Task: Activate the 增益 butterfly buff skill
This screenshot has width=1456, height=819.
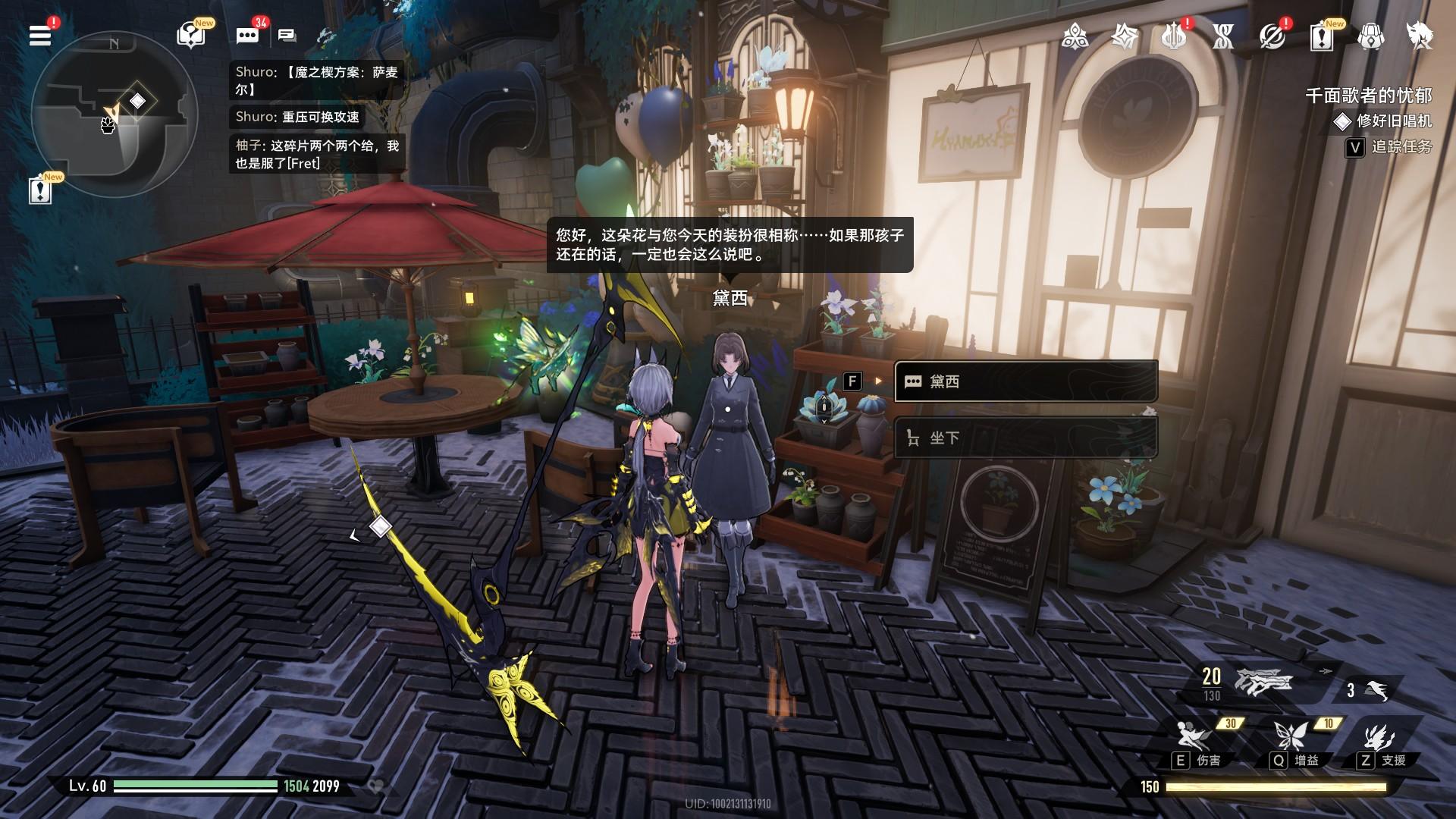Action: (1289, 736)
